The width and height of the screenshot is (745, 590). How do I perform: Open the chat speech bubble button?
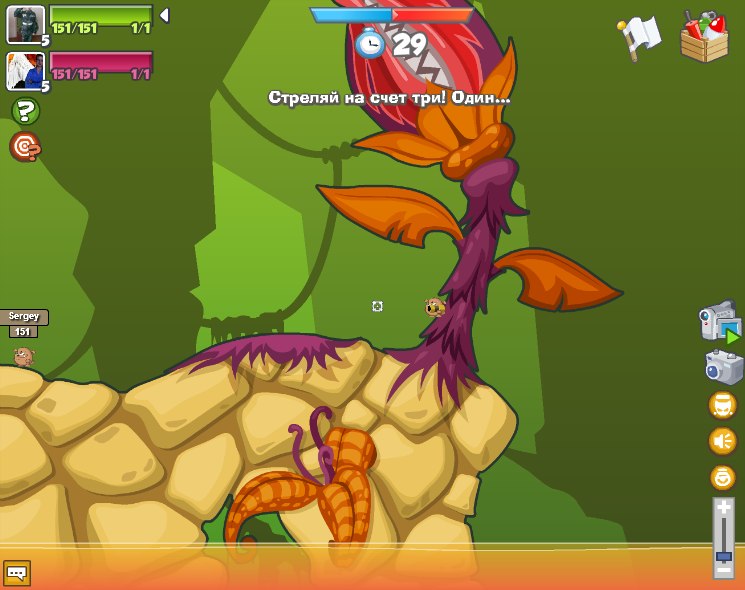(x=17, y=573)
